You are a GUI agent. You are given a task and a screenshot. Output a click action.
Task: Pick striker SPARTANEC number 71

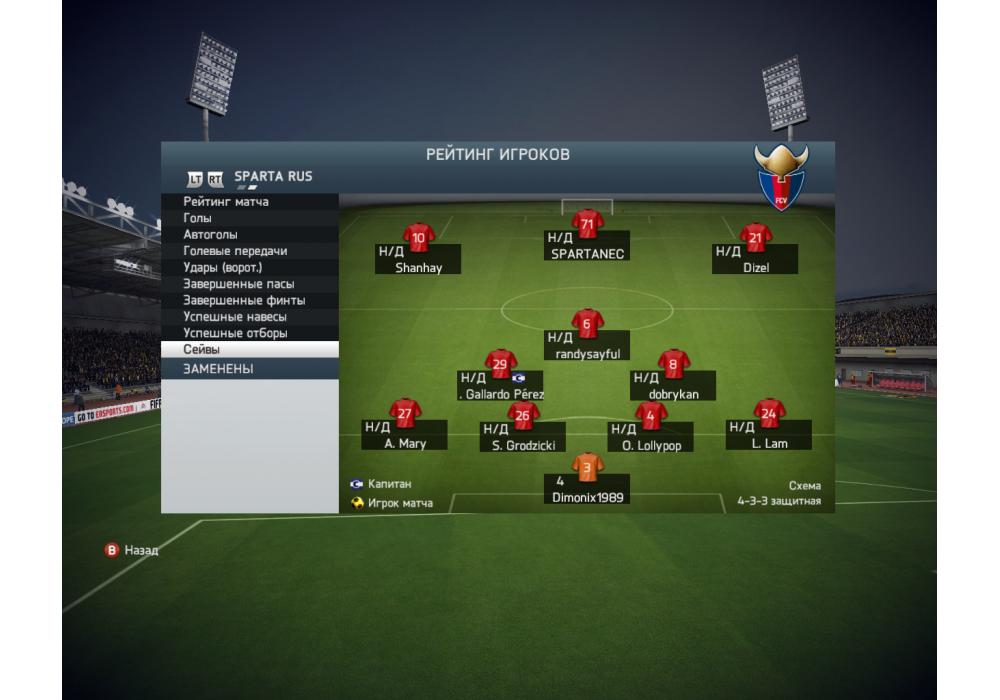coord(587,240)
